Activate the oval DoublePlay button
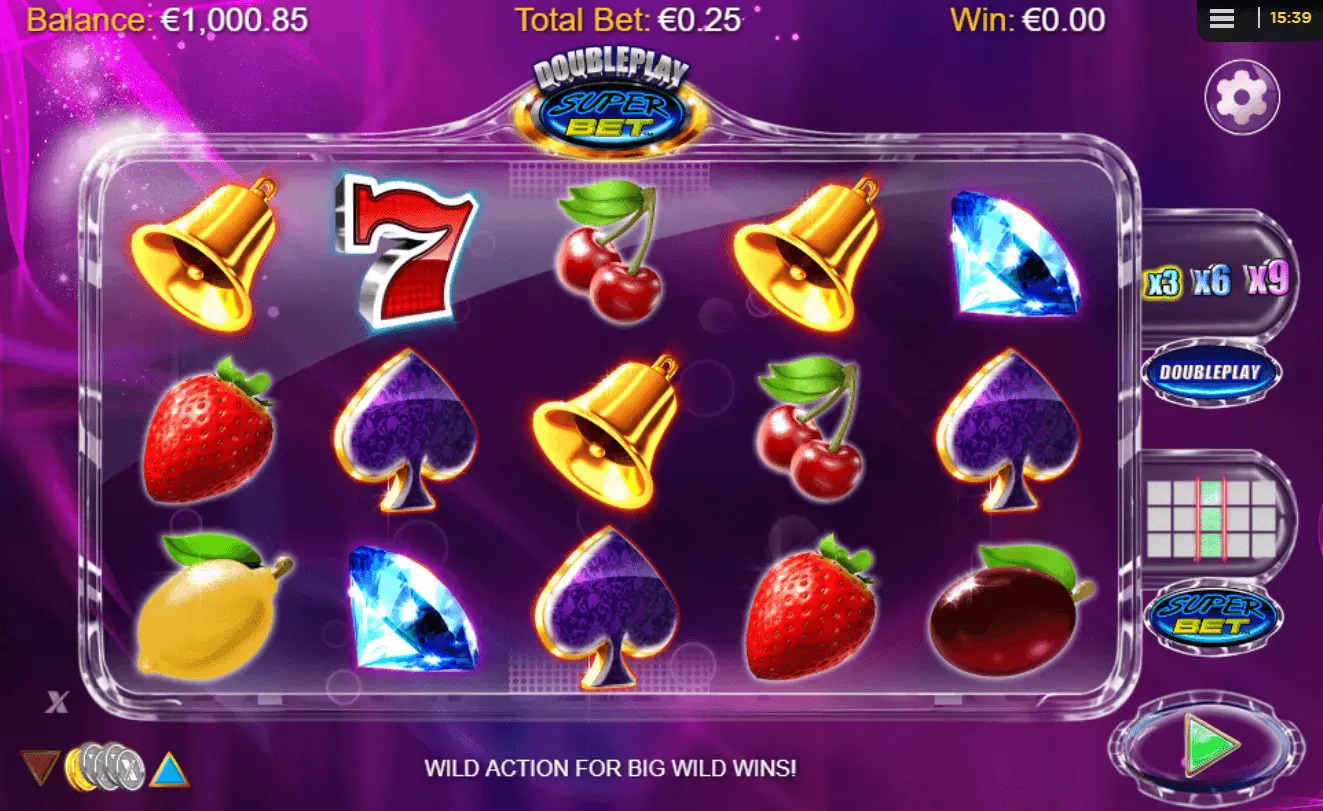 [x=1211, y=373]
